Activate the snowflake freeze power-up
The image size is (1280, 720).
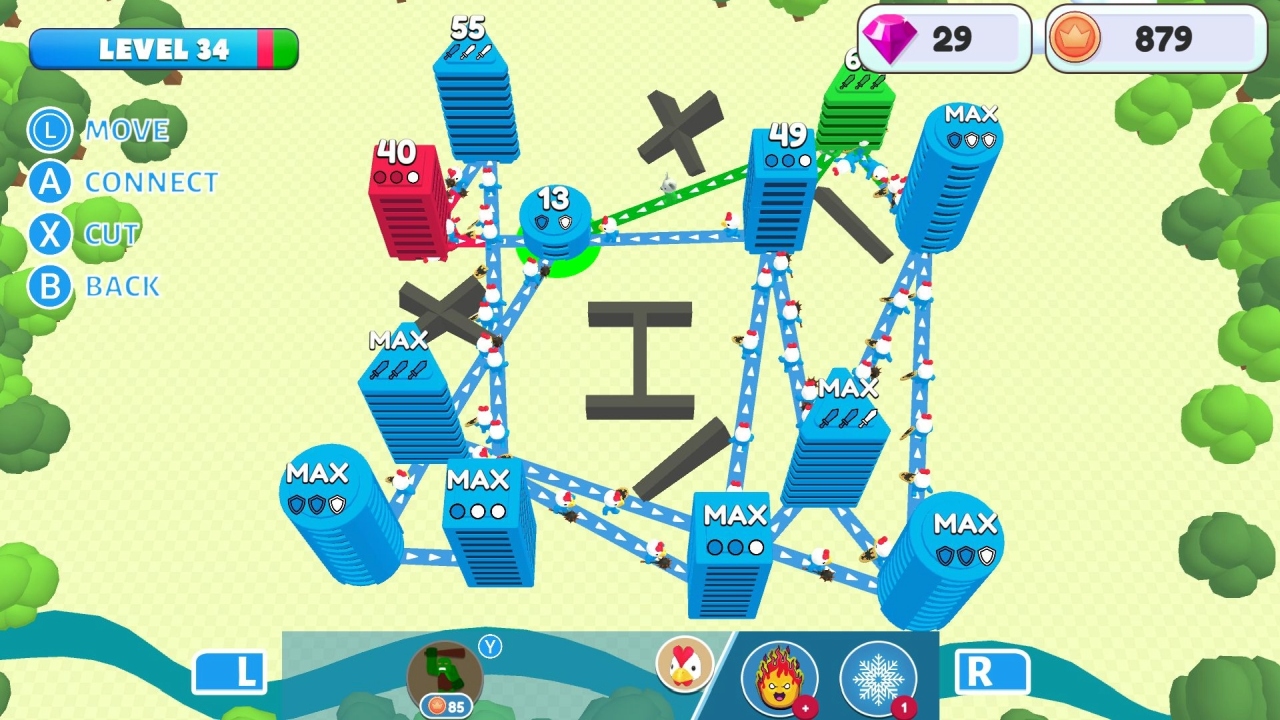(878, 678)
